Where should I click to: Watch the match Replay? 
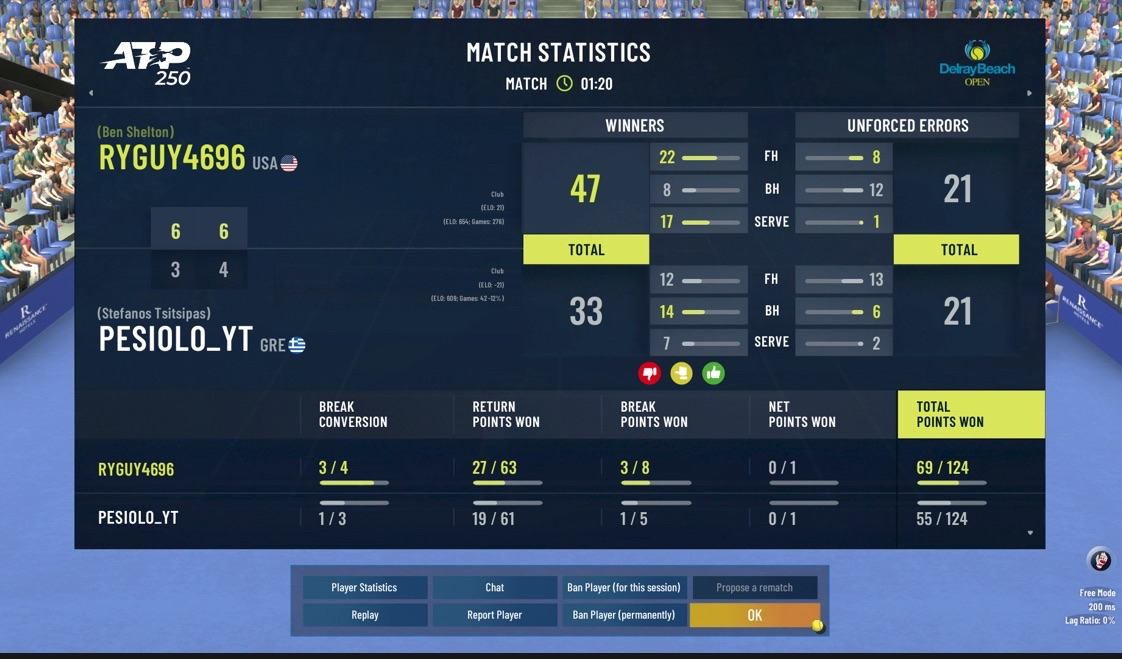pyautogui.click(x=364, y=615)
